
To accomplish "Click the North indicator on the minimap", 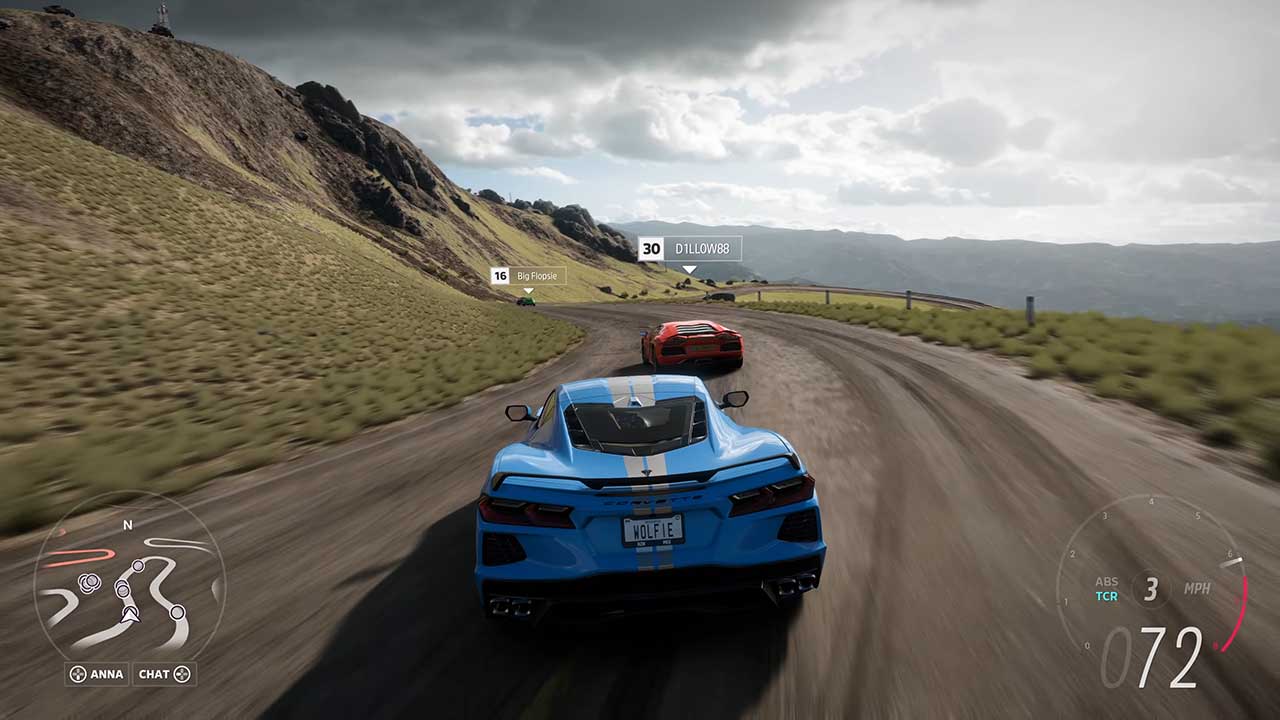I will tap(127, 525).
